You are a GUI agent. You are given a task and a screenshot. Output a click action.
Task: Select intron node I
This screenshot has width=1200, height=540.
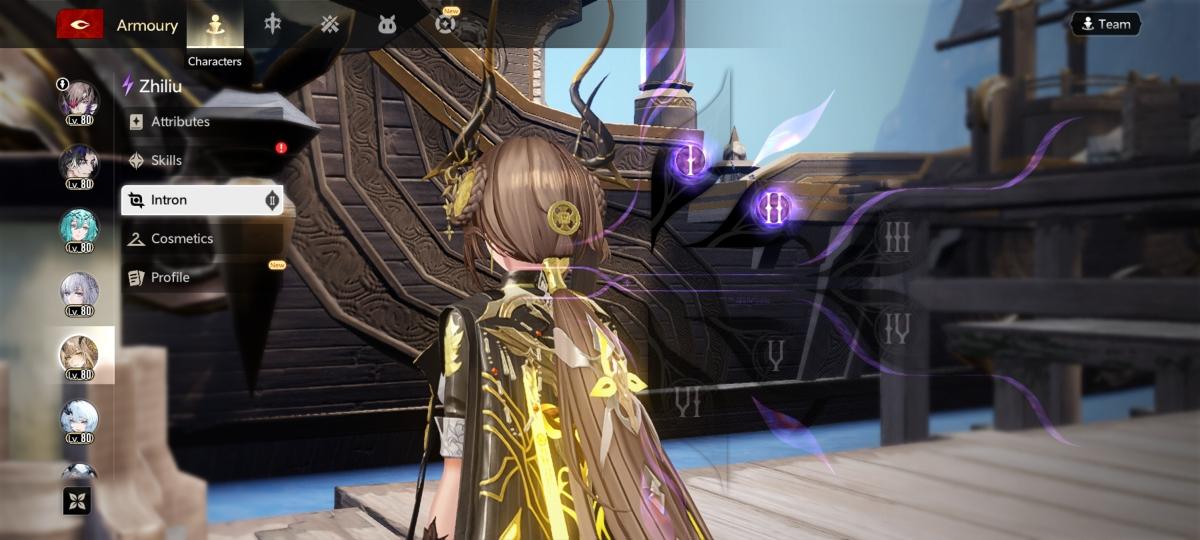click(x=689, y=157)
